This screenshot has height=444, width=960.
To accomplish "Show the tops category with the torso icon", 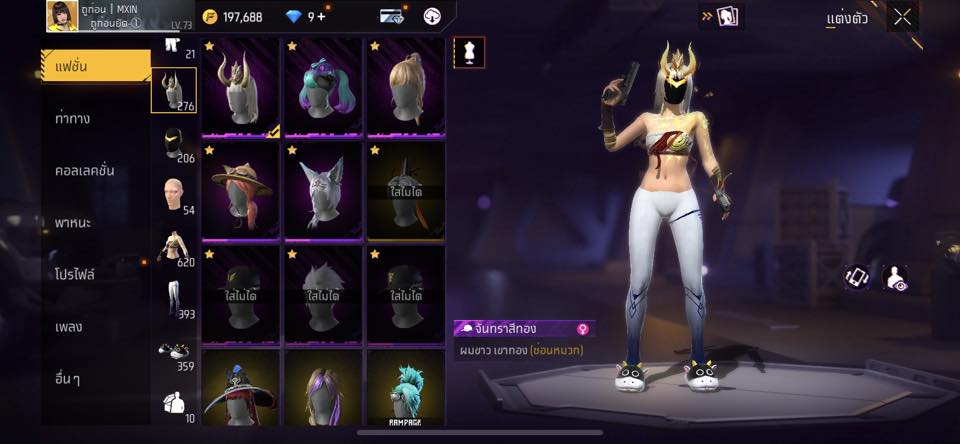I will [x=173, y=247].
